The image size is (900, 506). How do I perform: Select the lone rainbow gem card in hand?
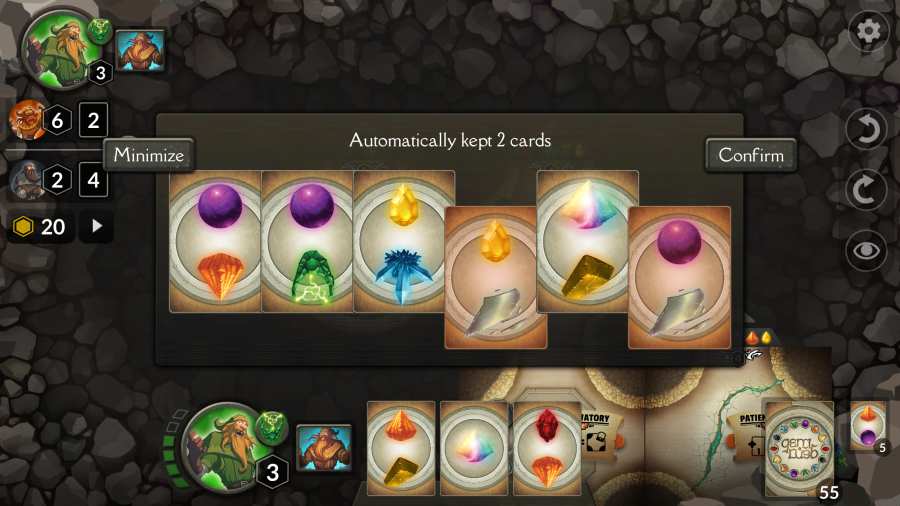point(474,448)
